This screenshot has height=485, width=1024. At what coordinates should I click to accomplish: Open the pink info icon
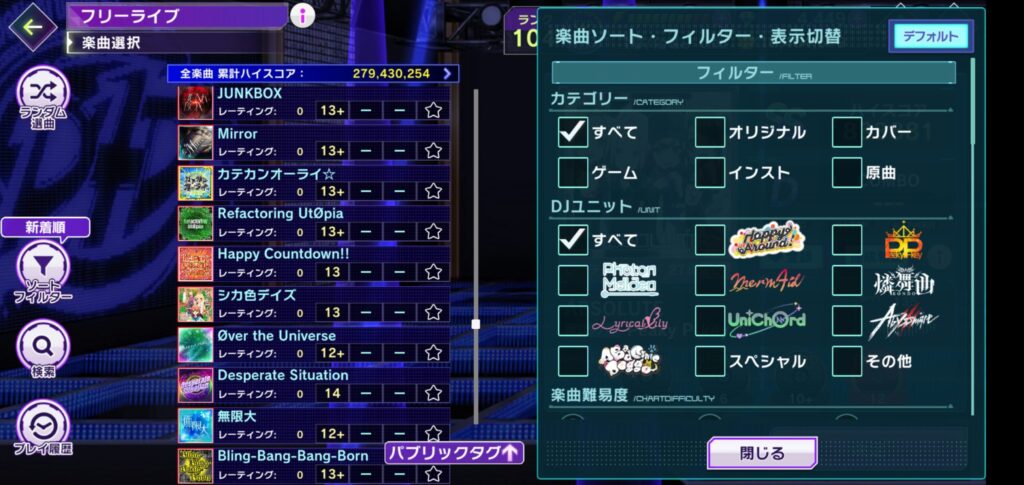pyautogui.click(x=302, y=15)
